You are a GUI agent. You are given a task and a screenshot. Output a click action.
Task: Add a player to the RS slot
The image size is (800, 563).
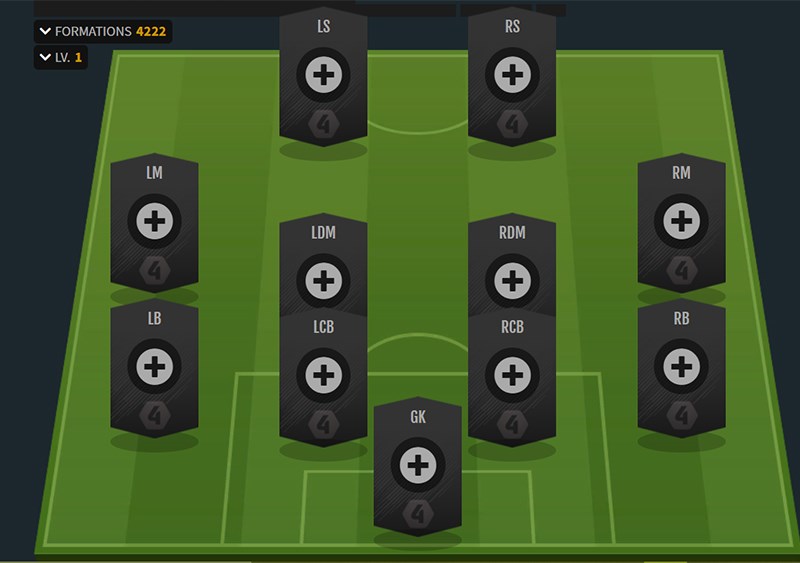pyautogui.click(x=512, y=75)
